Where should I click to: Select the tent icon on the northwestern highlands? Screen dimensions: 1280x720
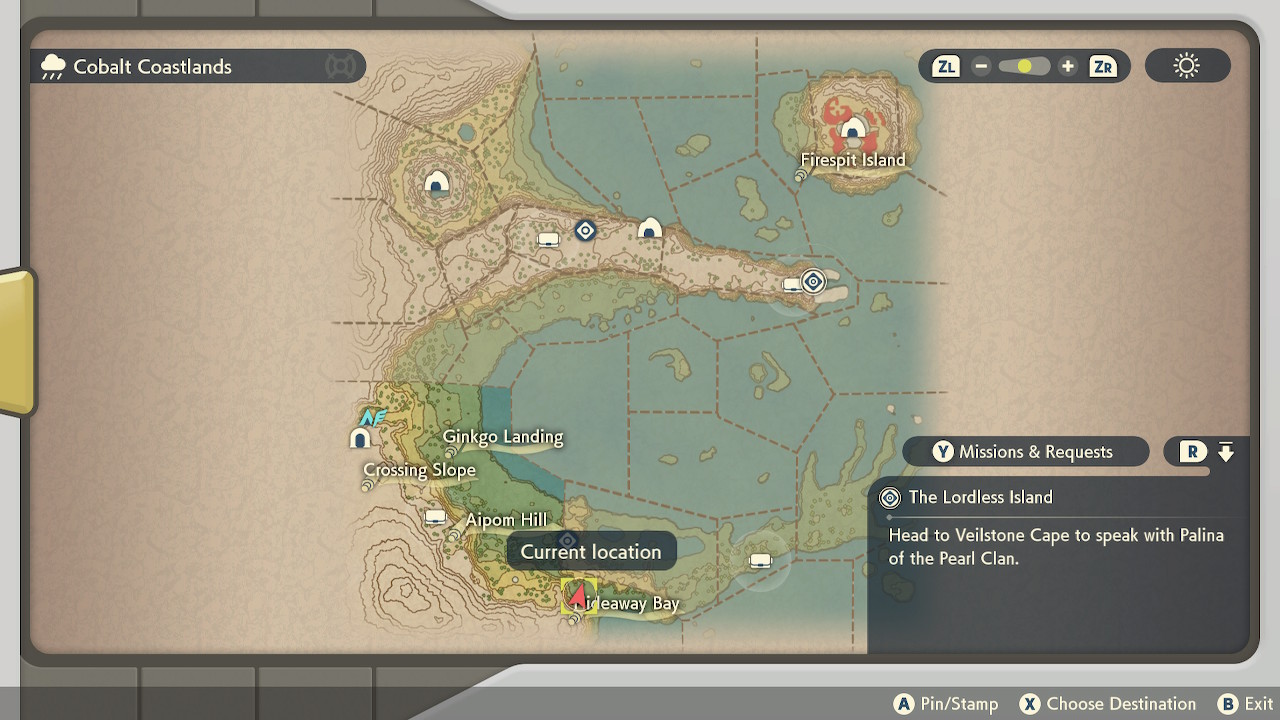pos(437,182)
